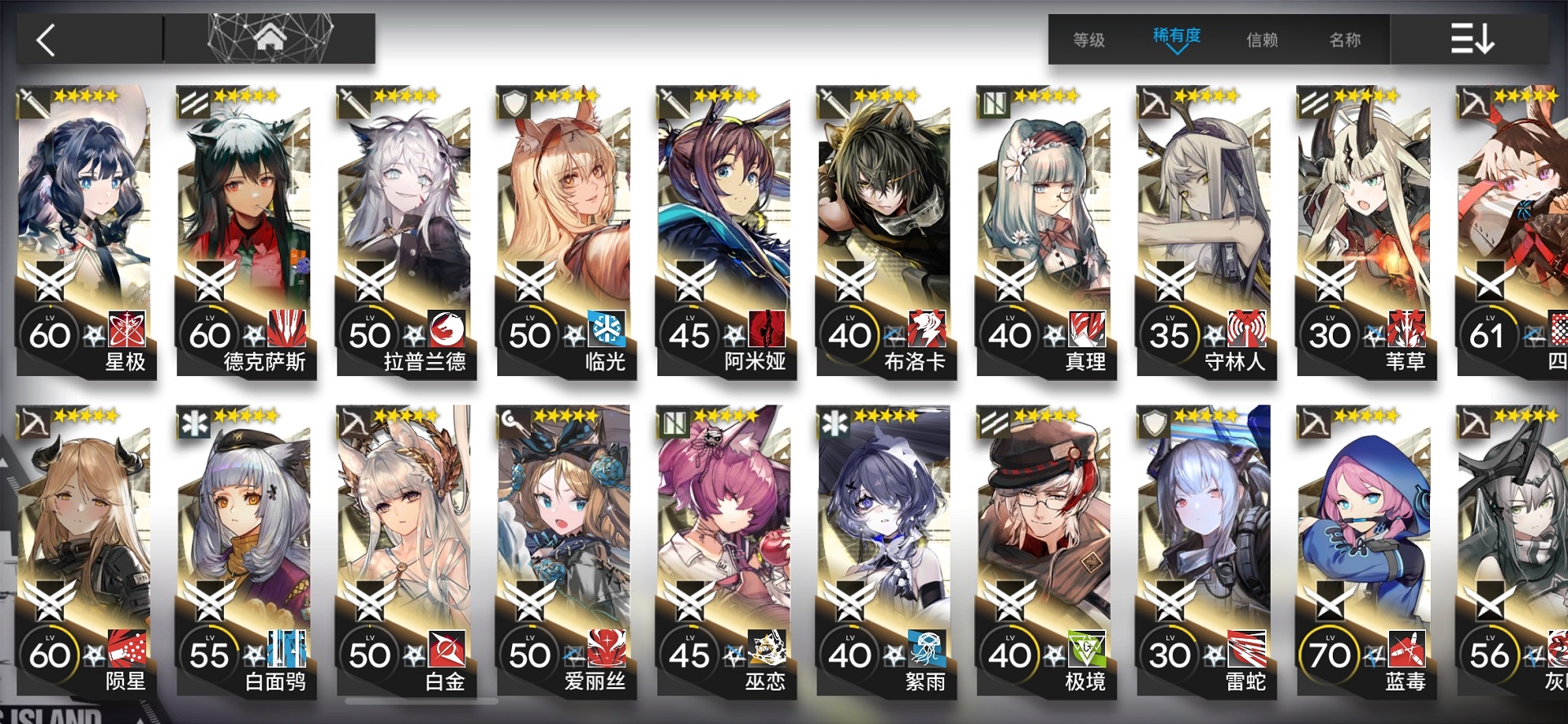Choose operator 布洛卡 card
Screen dimensions: 1568x724
(885, 229)
